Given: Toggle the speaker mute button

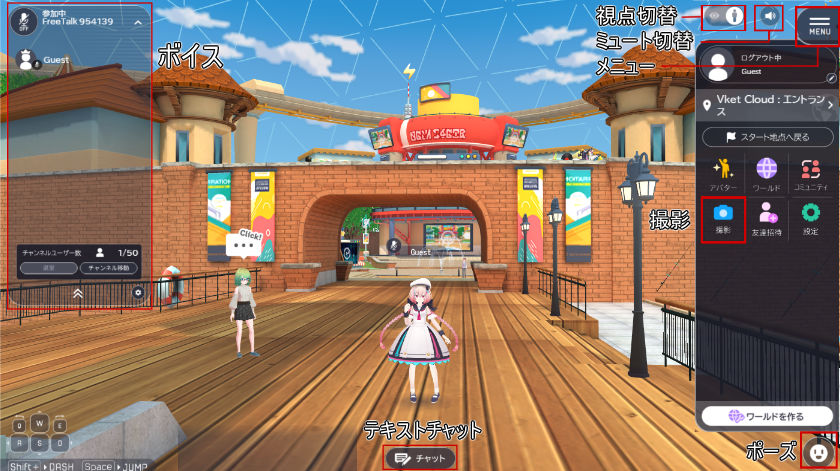Looking at the screenshot, I should click(769, 16).
